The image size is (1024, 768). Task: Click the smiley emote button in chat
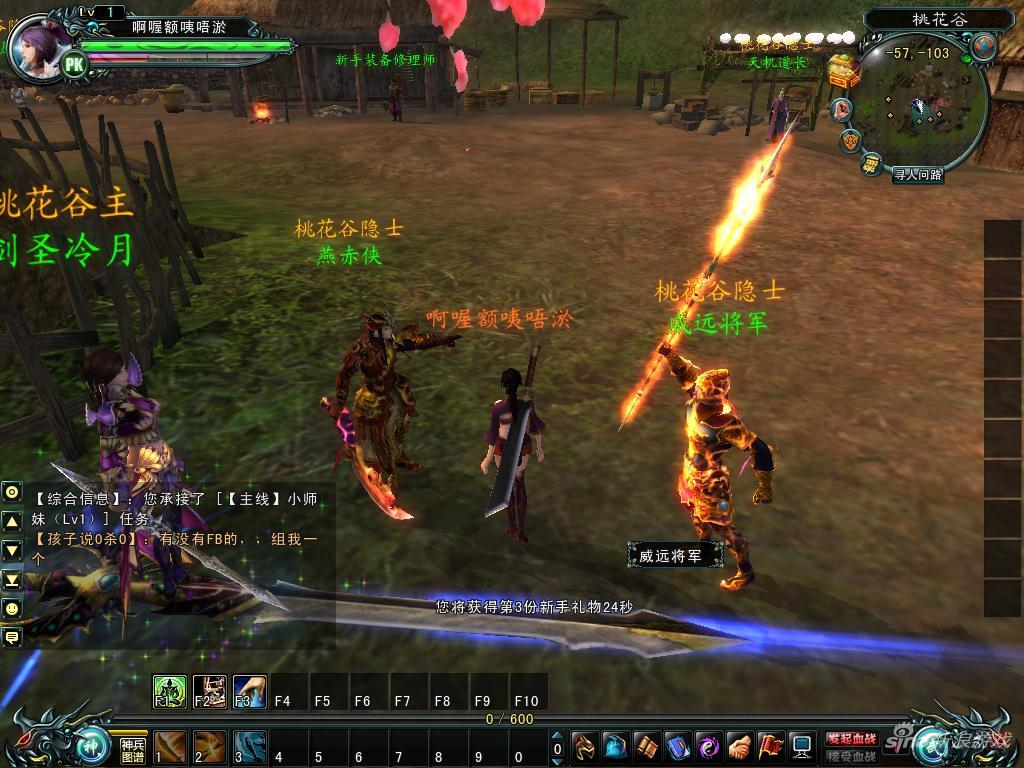(12, 607)
